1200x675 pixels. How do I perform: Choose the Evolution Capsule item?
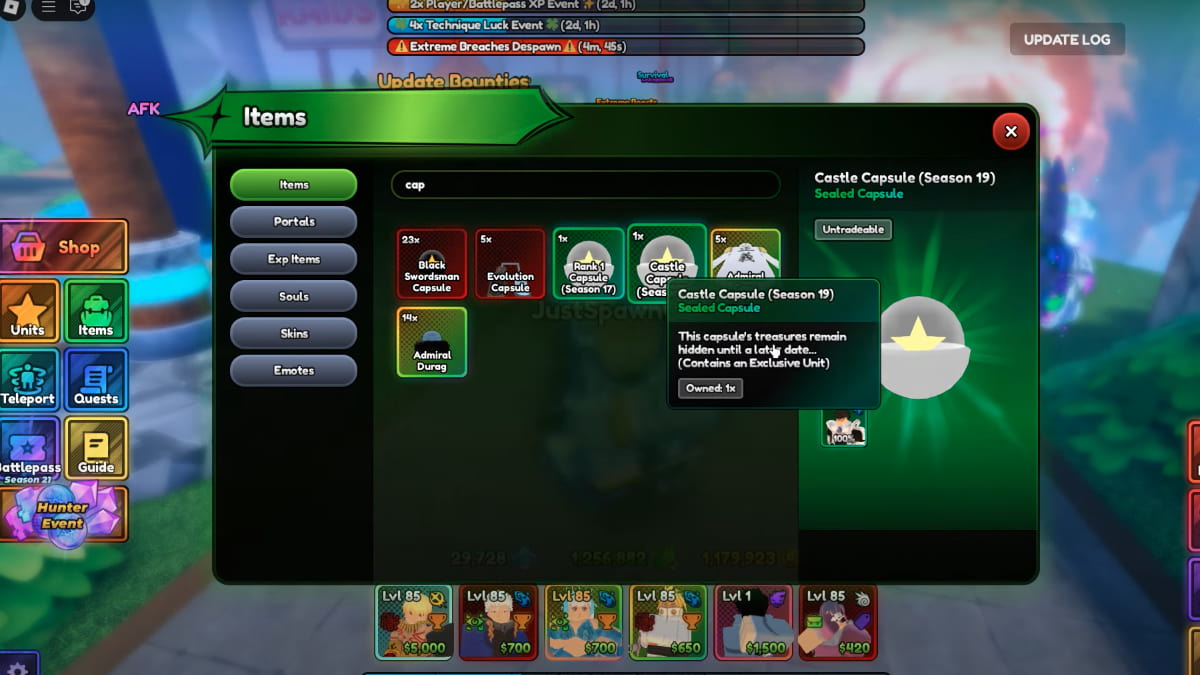[x=510, y=264]
